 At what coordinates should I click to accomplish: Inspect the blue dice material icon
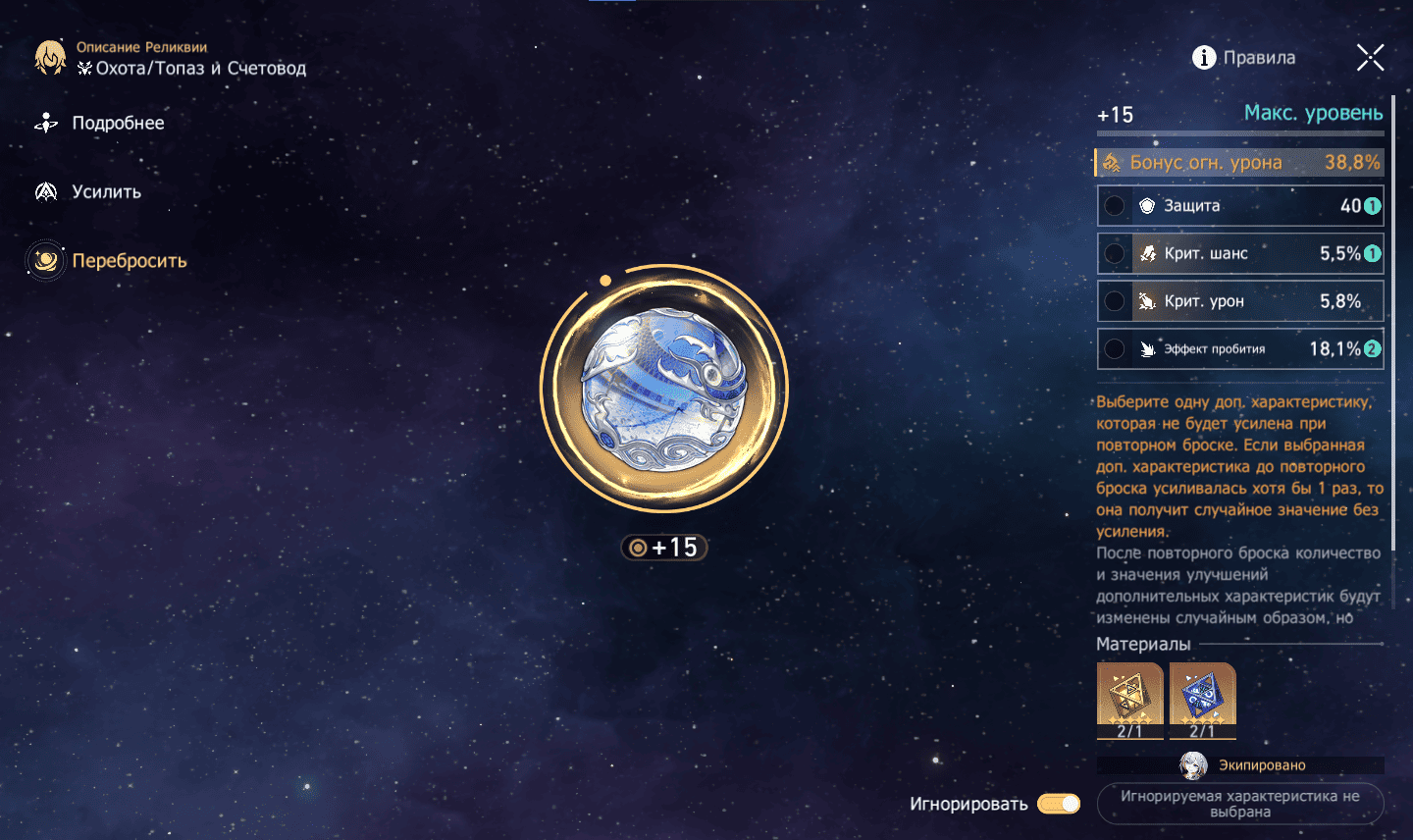click(1202, 696)
